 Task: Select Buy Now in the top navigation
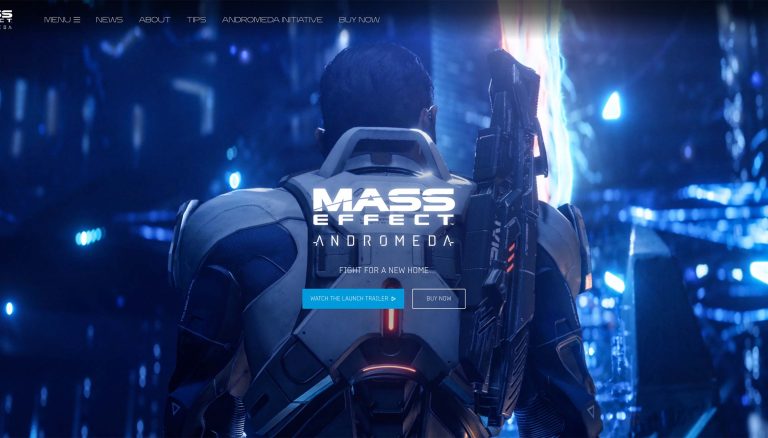(359, 20)
